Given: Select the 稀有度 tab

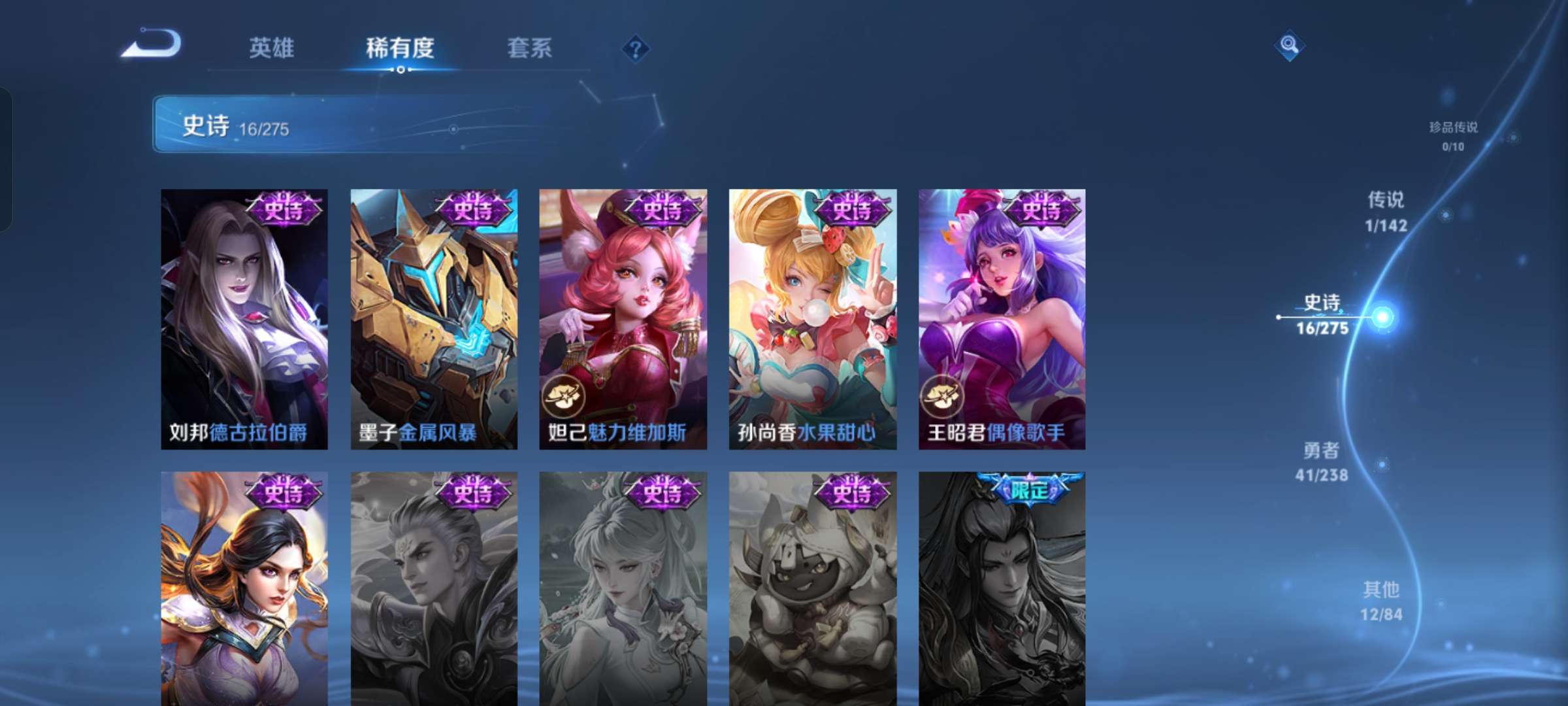Looking at the screenshot, I should [400, 48].
